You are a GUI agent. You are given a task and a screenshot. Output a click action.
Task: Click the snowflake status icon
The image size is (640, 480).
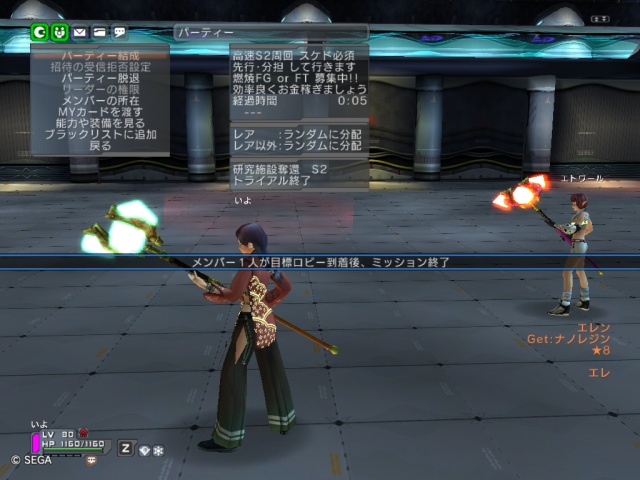(x=158, y=450)
